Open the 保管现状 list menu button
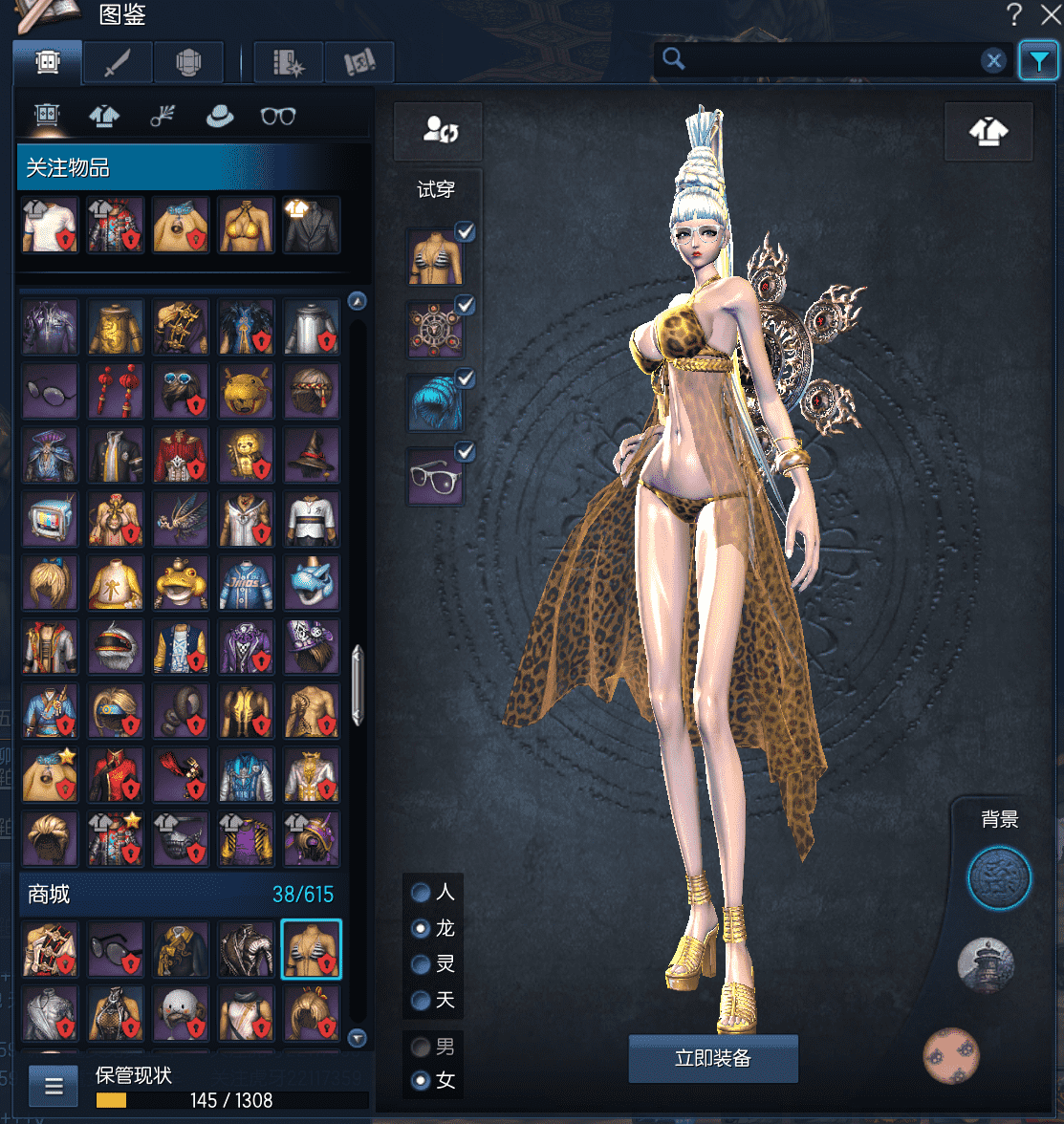Viewport: 1064px width, 1124px height. tap(54, 1086)
